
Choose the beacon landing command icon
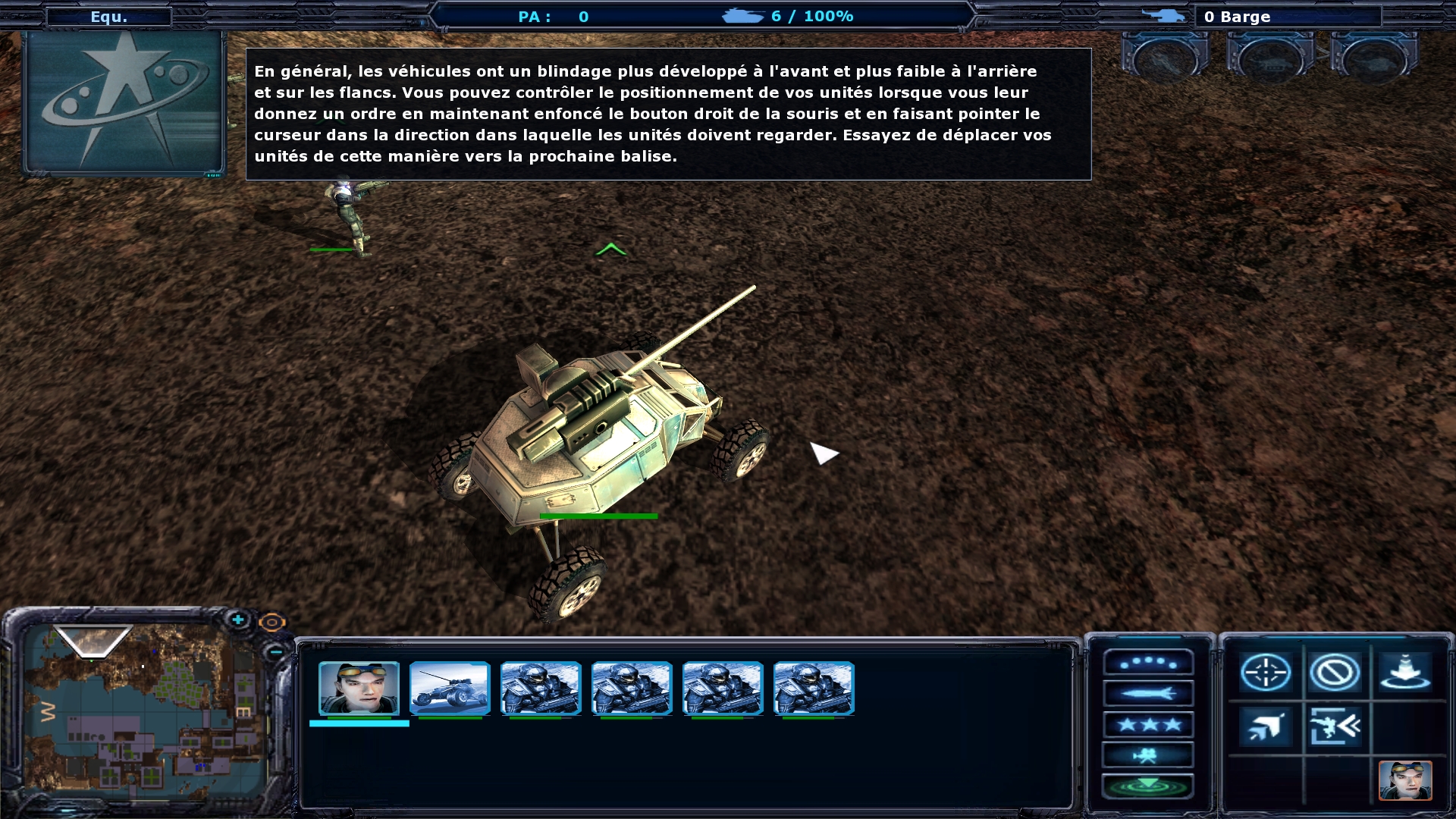pos(1405,672)
